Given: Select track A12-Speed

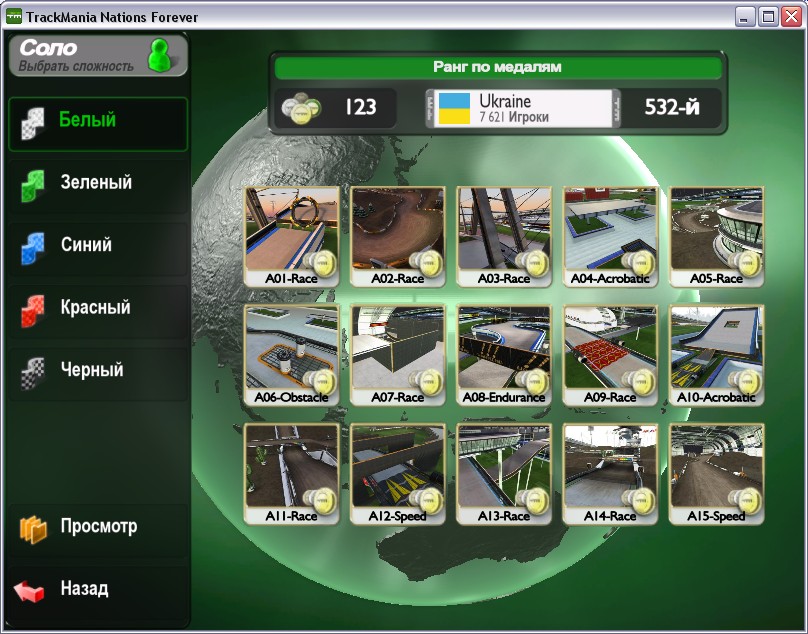Looking at the screenshot, I should point(397,474).
